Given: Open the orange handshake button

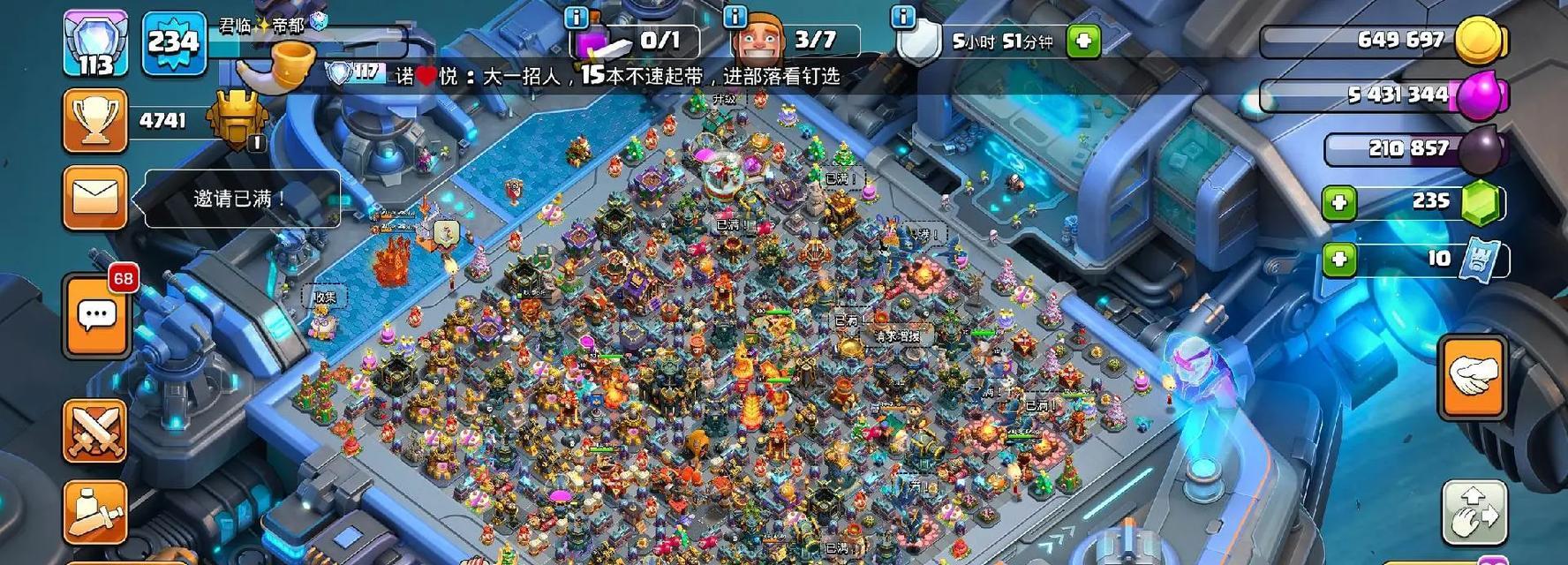Looking at the screenshot, I should click(x=1473, y=377).
